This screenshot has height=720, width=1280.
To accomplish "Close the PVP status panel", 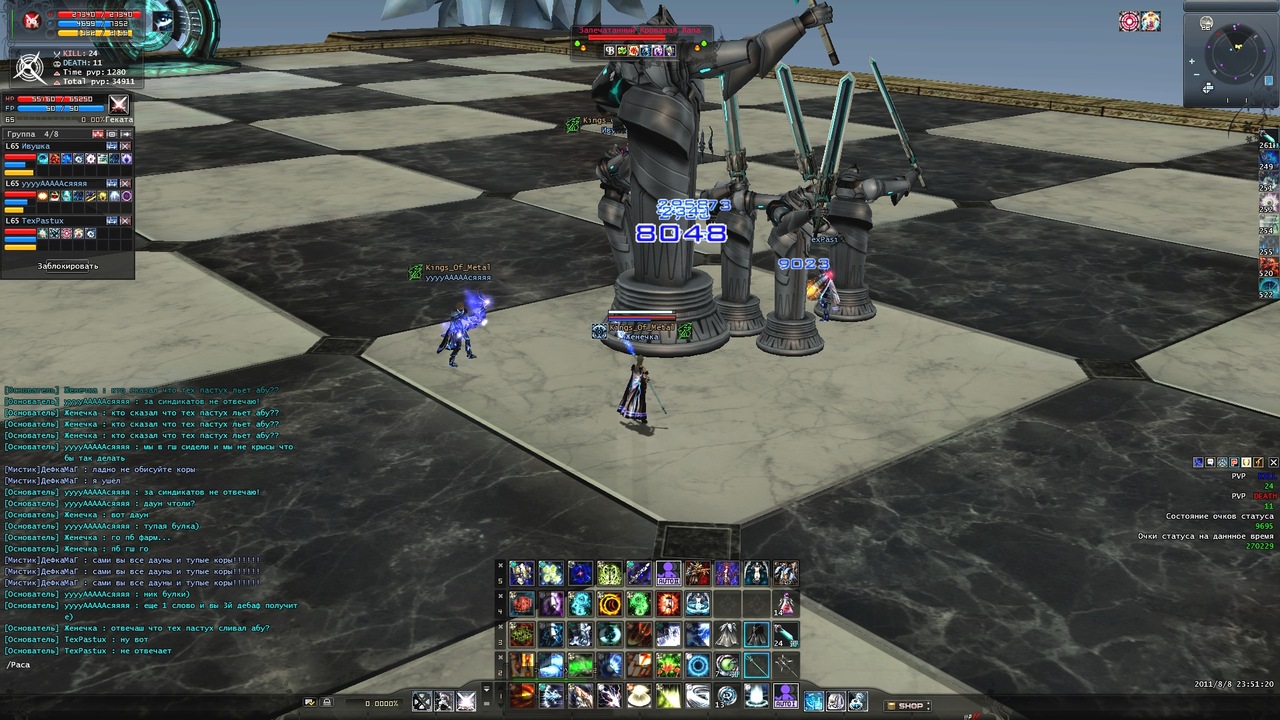I will [1273, 462].
